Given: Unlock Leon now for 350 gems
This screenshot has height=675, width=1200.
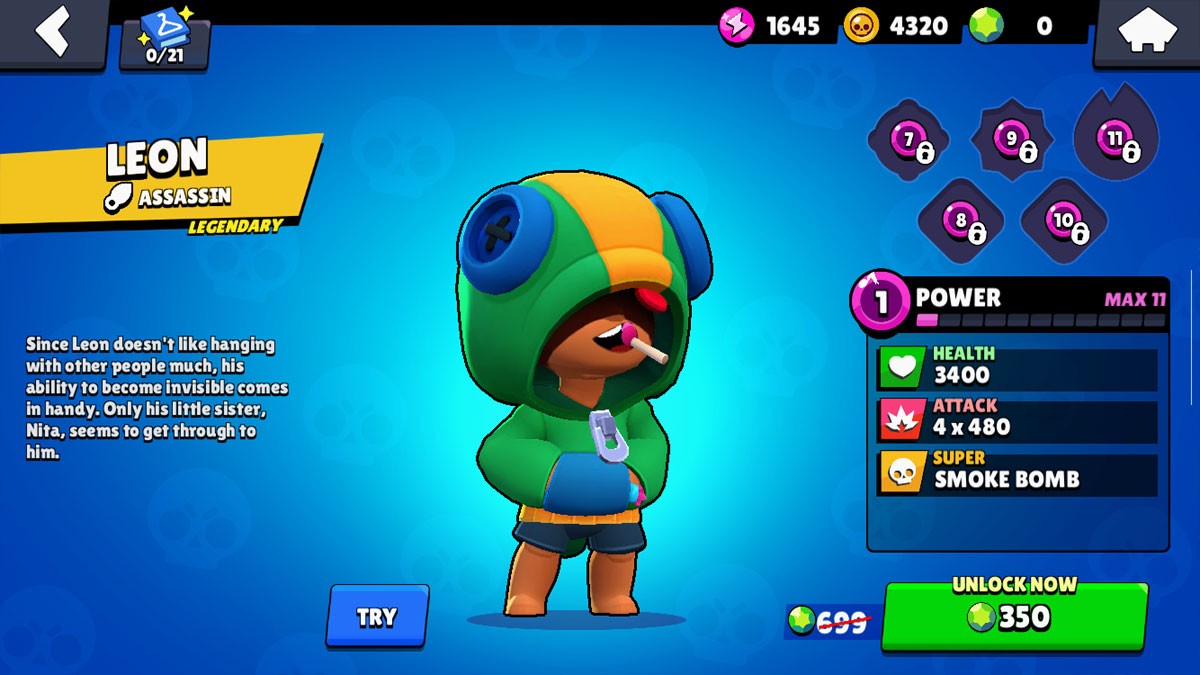Looking at the screenshot, I should click(x=1014, y=616).
